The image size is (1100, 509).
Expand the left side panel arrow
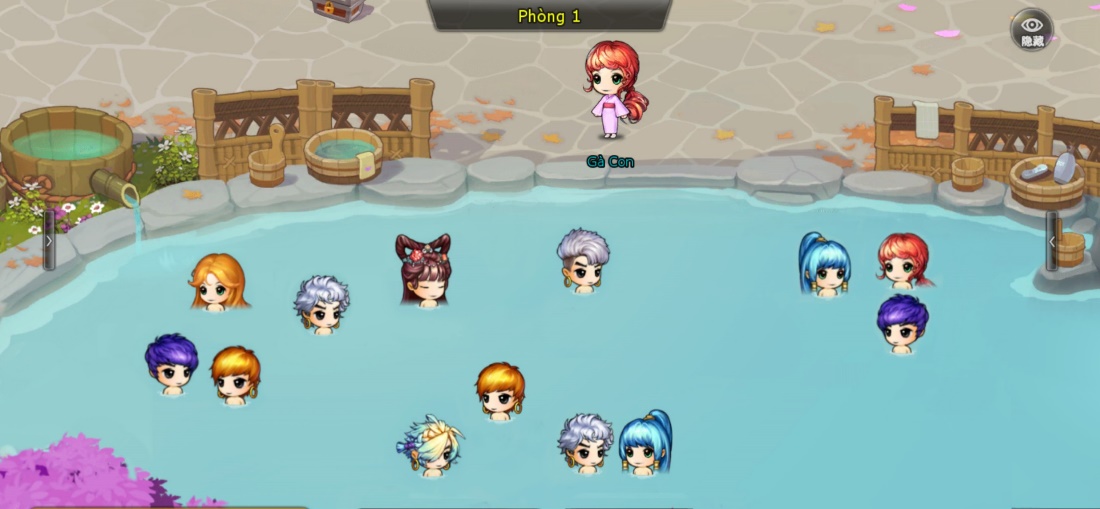tap(49, 240)
